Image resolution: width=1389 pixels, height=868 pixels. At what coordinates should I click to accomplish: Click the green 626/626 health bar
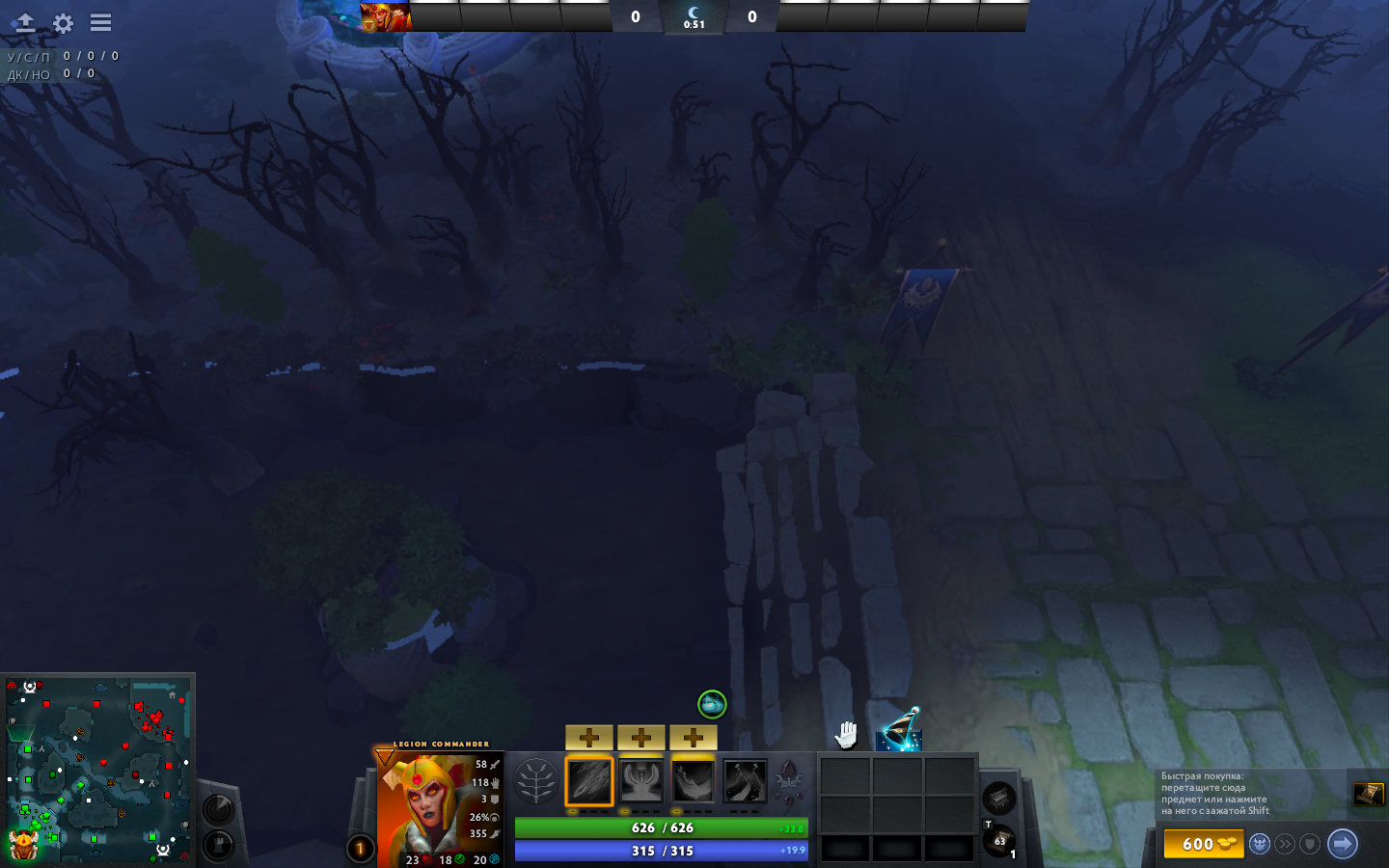coord(661,827)
